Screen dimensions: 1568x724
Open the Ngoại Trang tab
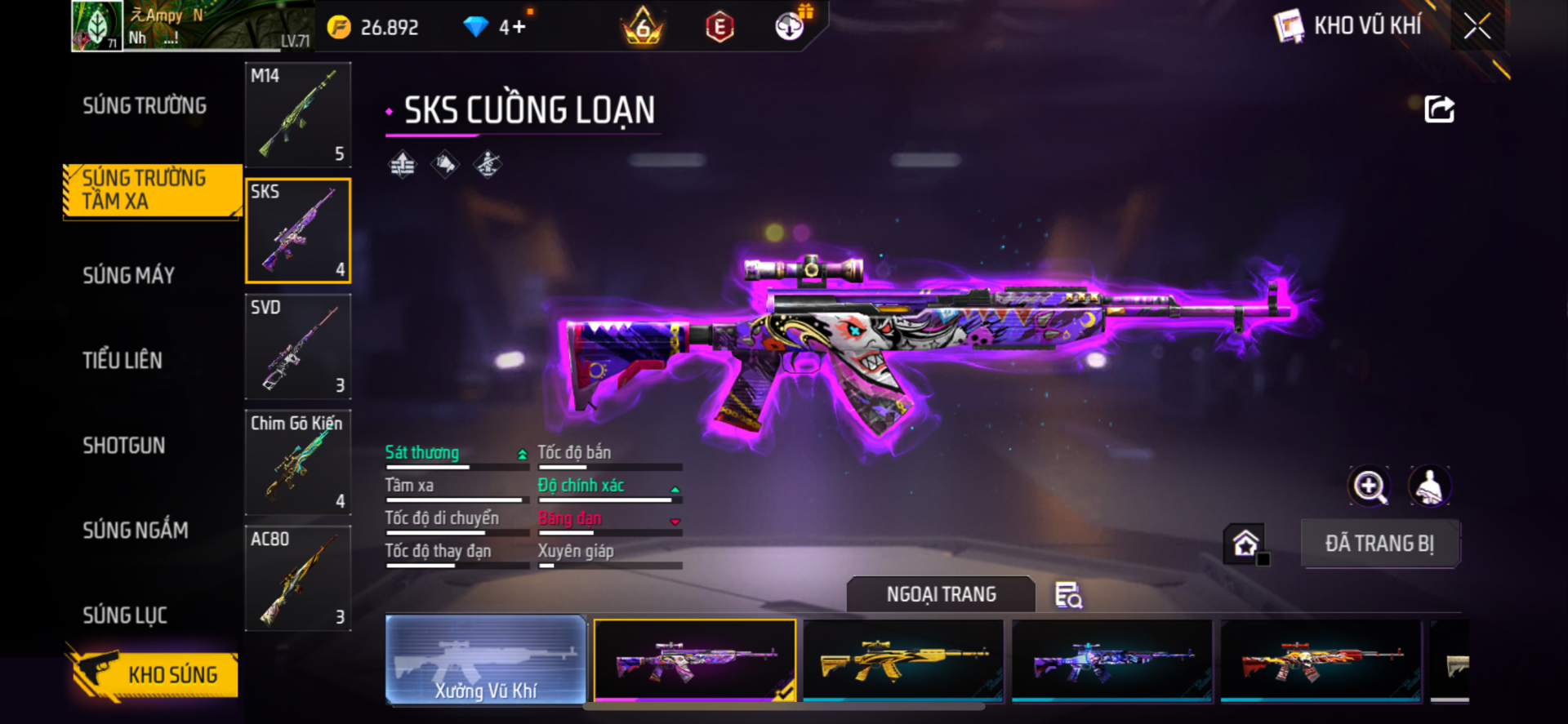click(941, 594)
